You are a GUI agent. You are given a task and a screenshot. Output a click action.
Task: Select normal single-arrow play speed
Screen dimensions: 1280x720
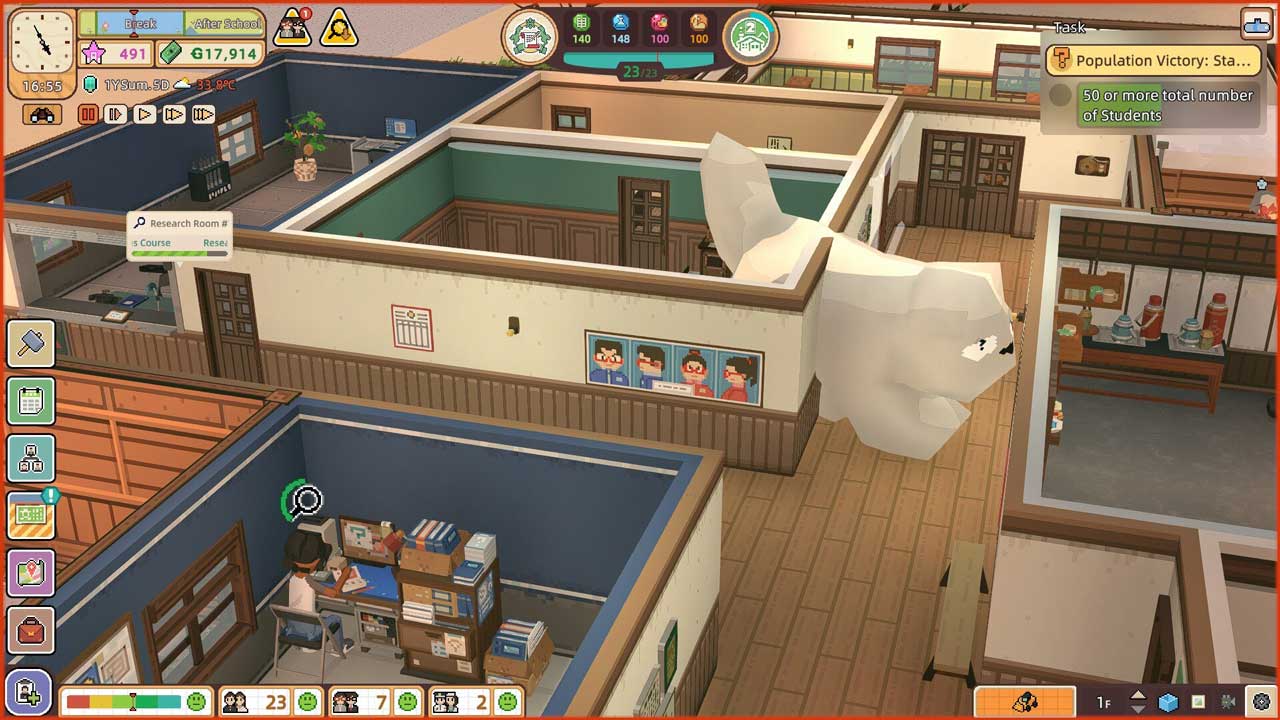point(145,115)
